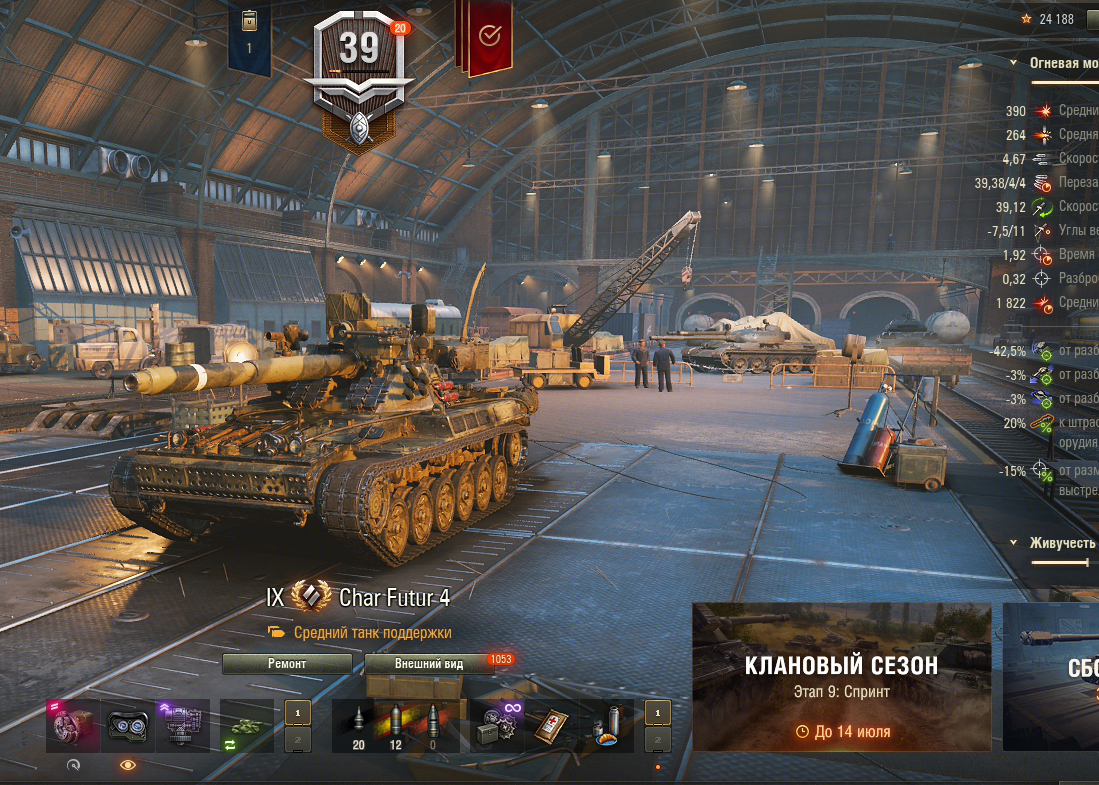Open the Char Futur 4 vehicle name
Viewport: 1099px width, 785px height.
tap(394, 598)
